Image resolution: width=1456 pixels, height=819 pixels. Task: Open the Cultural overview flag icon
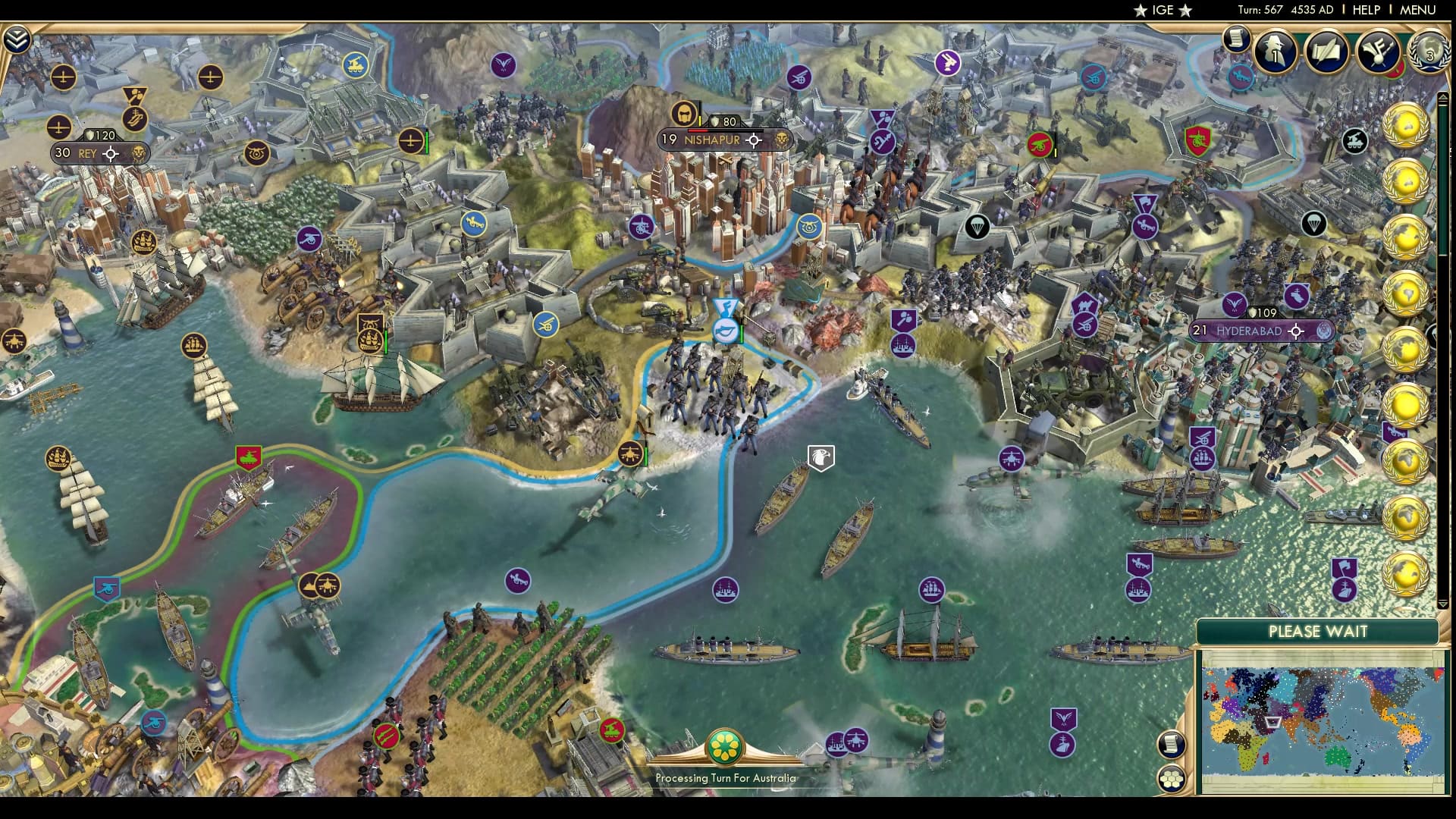click(1379, 52)
